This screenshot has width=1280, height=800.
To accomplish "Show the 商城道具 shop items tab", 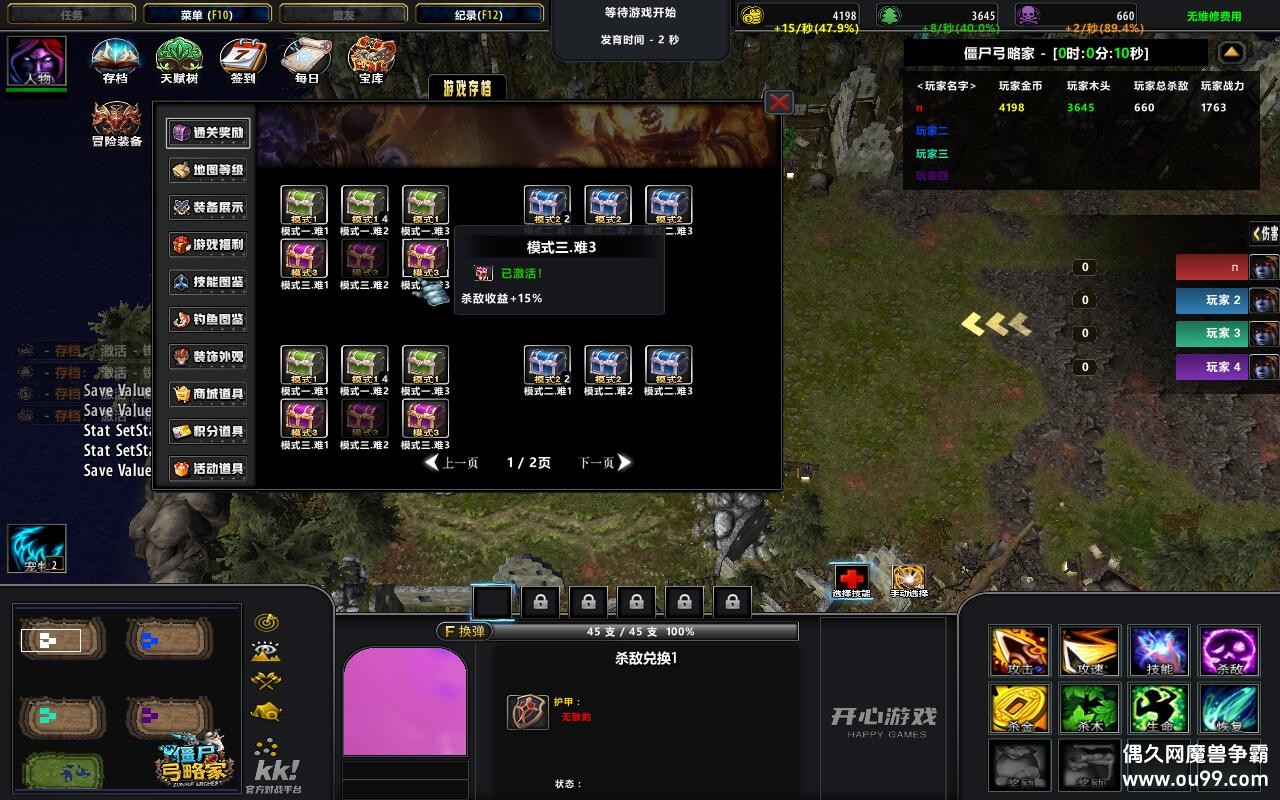I will 208,394.
